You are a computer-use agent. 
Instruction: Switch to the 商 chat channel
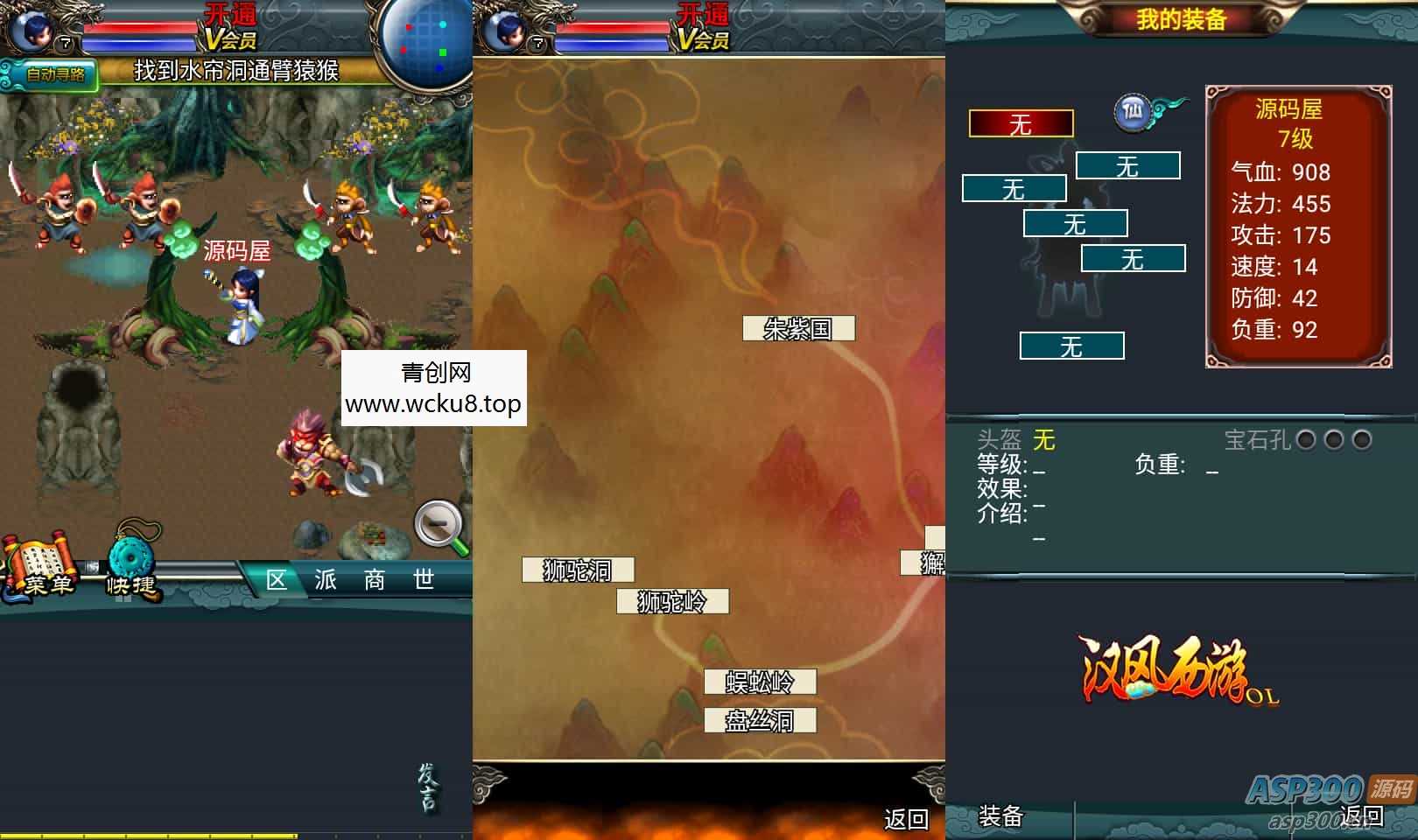point(375,580)
